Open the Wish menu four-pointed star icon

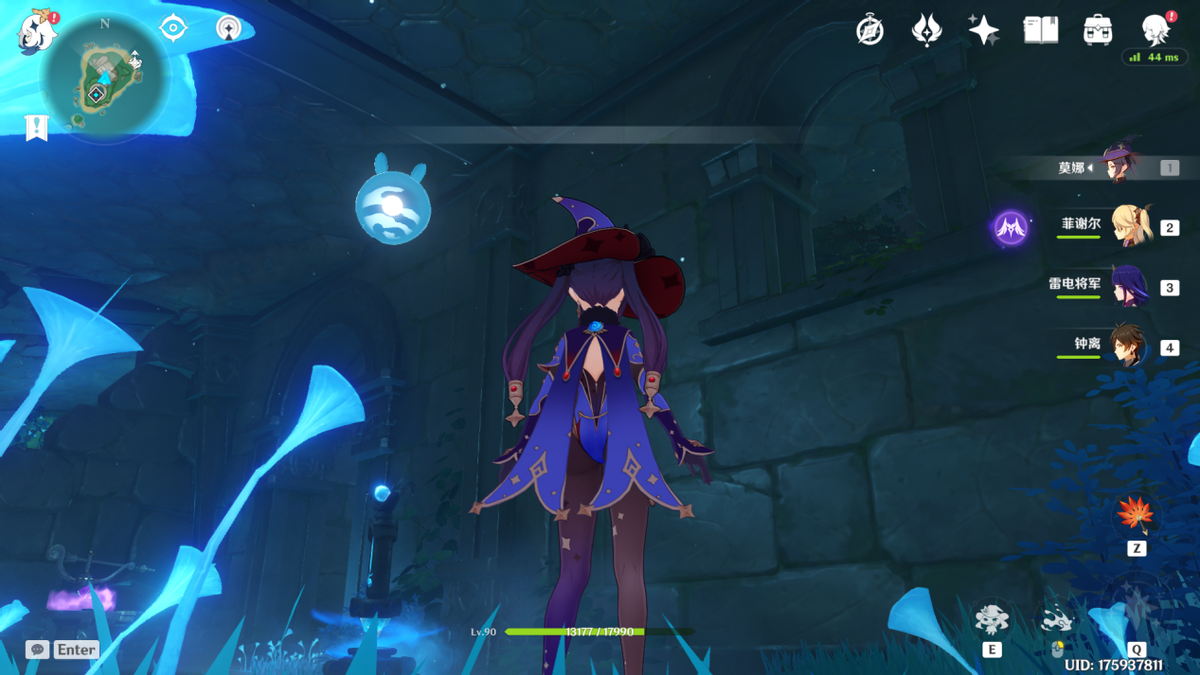pos(984,30)
